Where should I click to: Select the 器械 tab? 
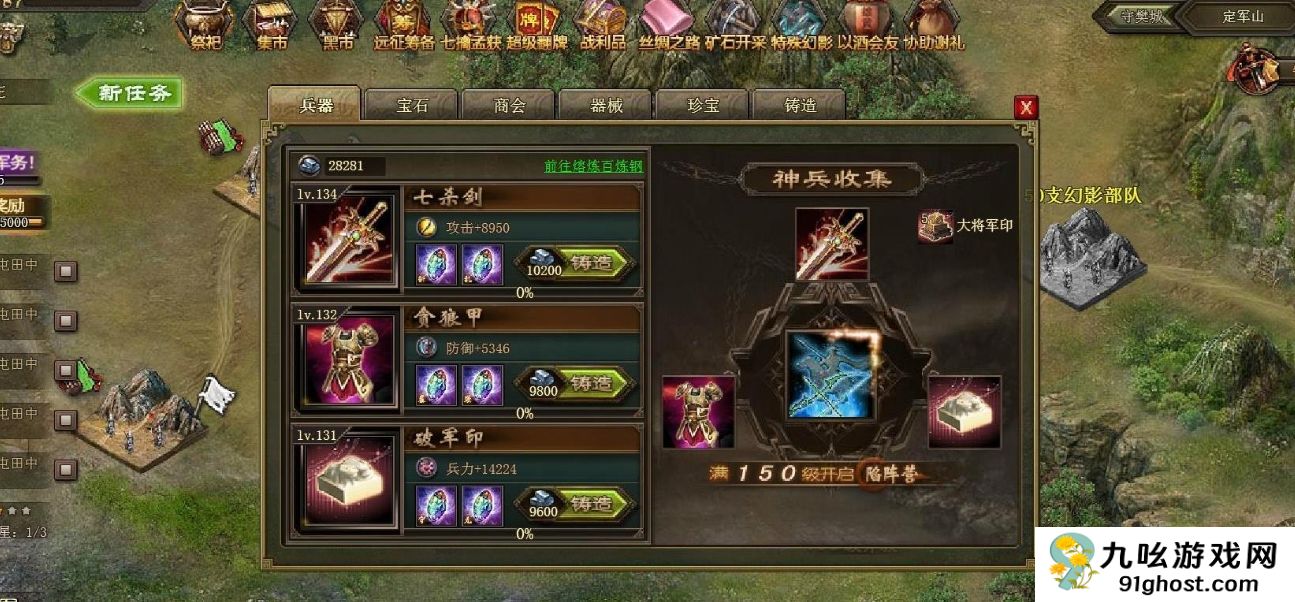[x=606, y=106]
